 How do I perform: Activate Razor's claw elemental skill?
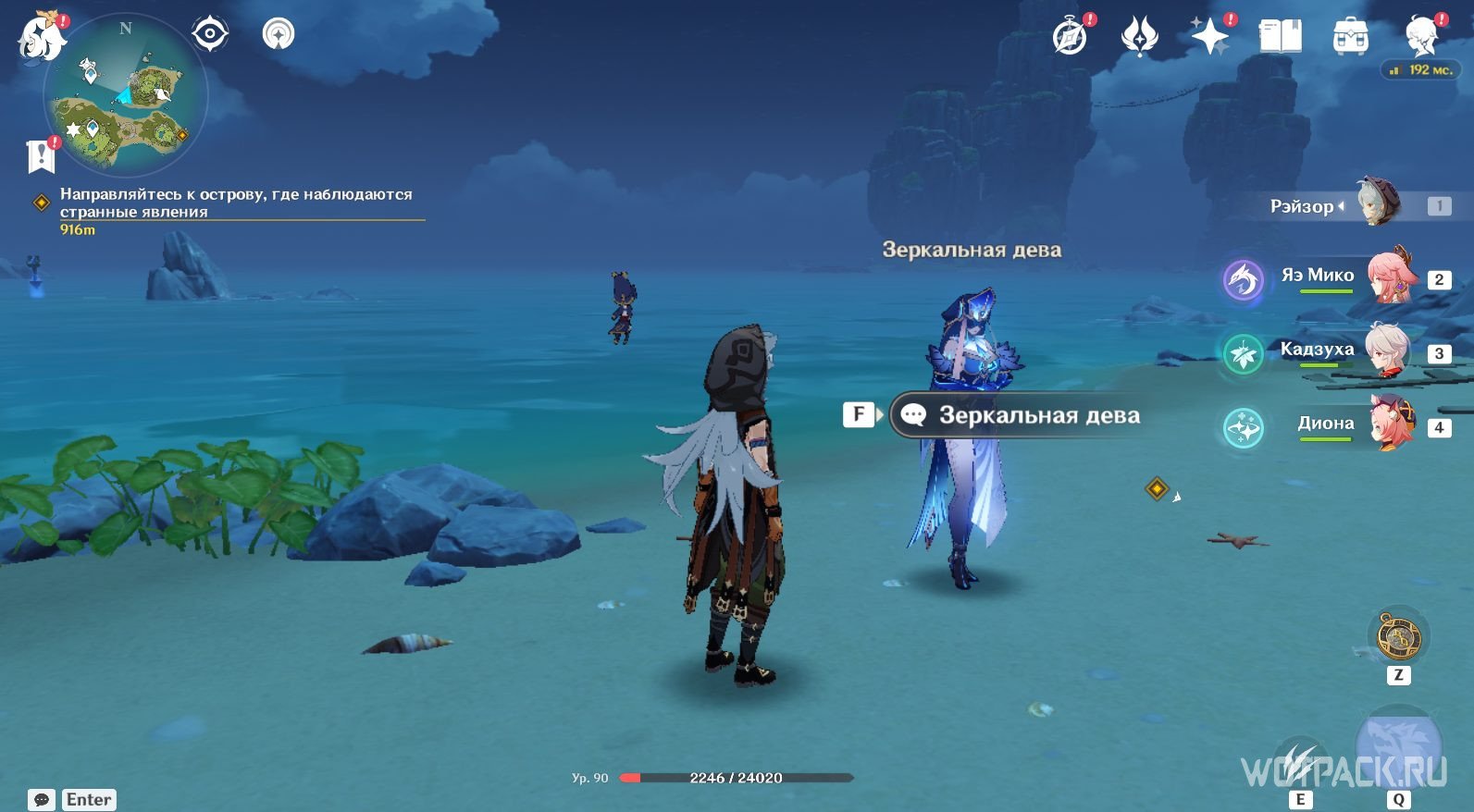pos(1300,763)
